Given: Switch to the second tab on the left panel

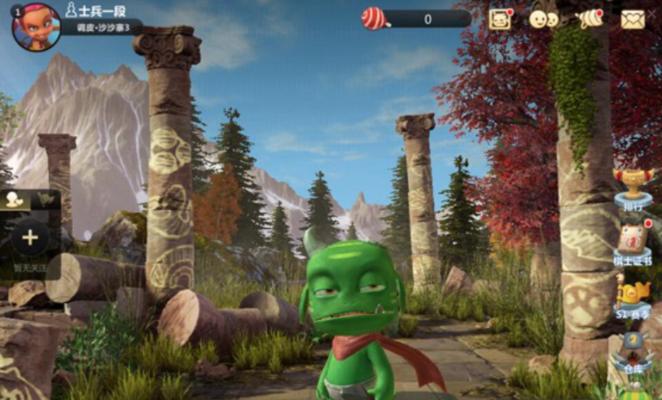Looking at the screenshot, I should tap(46, 199).
